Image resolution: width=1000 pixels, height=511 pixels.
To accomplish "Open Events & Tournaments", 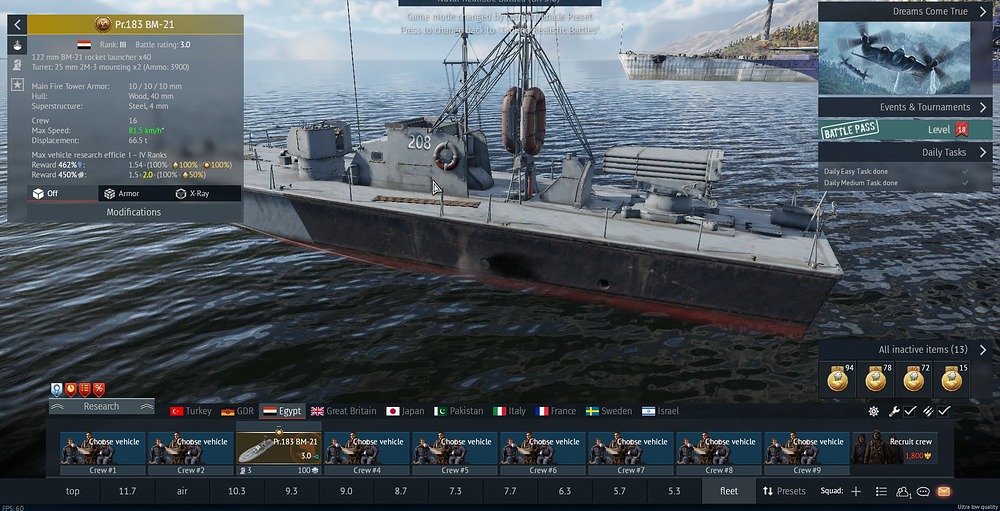I will (905, 107).
